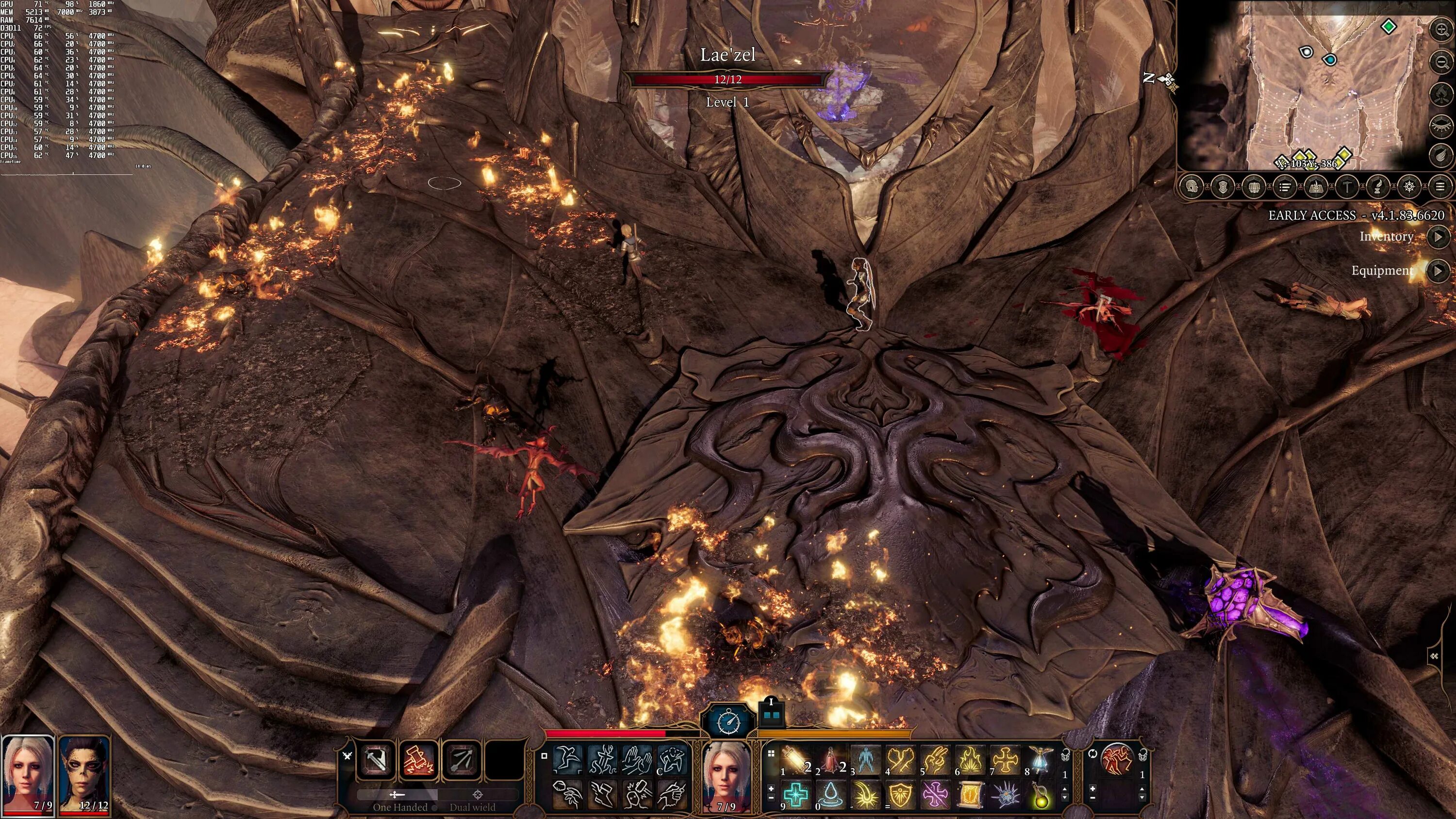Viewport: 1456px width, 819px height.
Task: Open the character sheet helmet icon
Action: [1192, 186]
